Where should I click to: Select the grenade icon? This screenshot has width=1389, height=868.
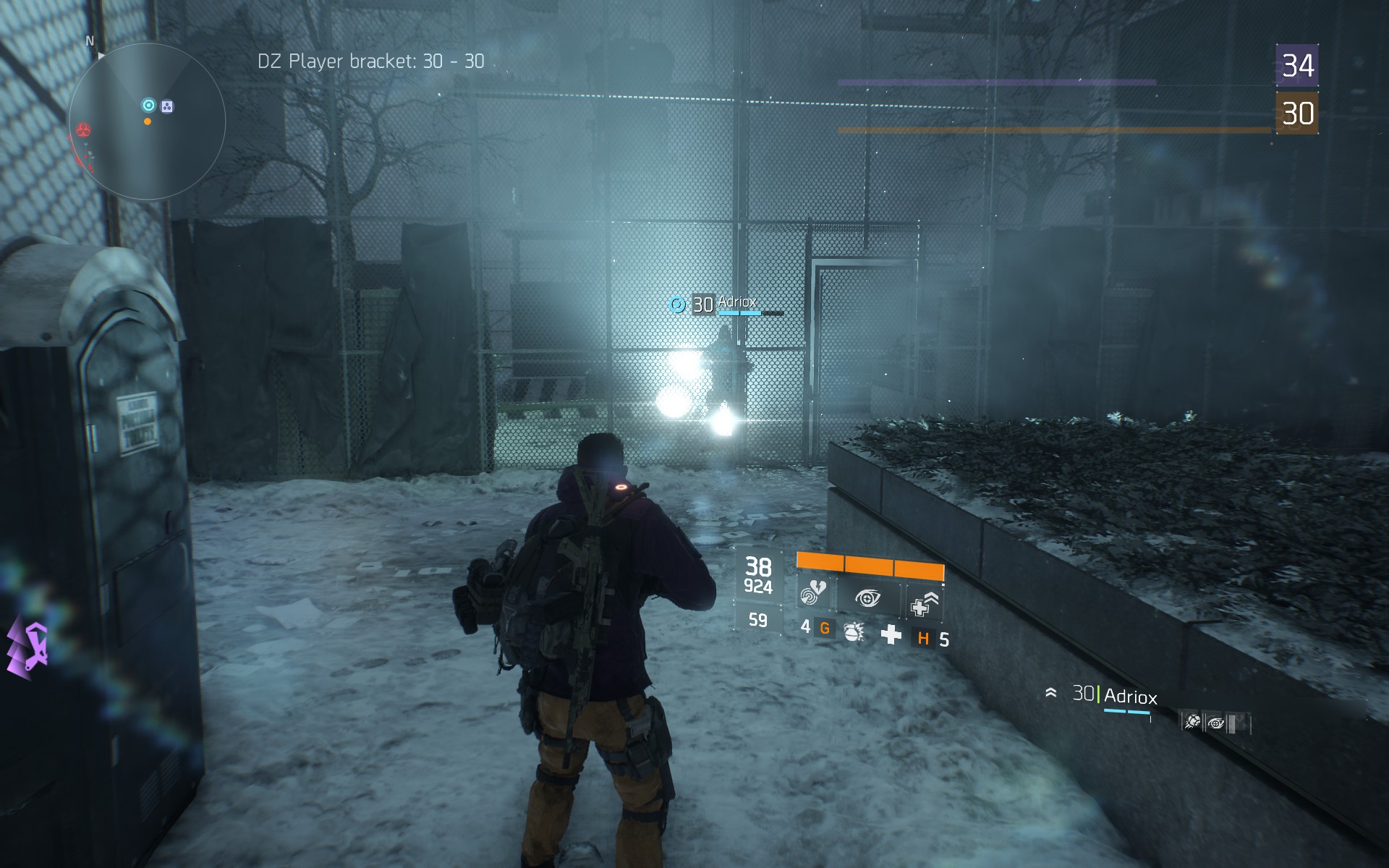pyautogui.click(x=854, y=632)
